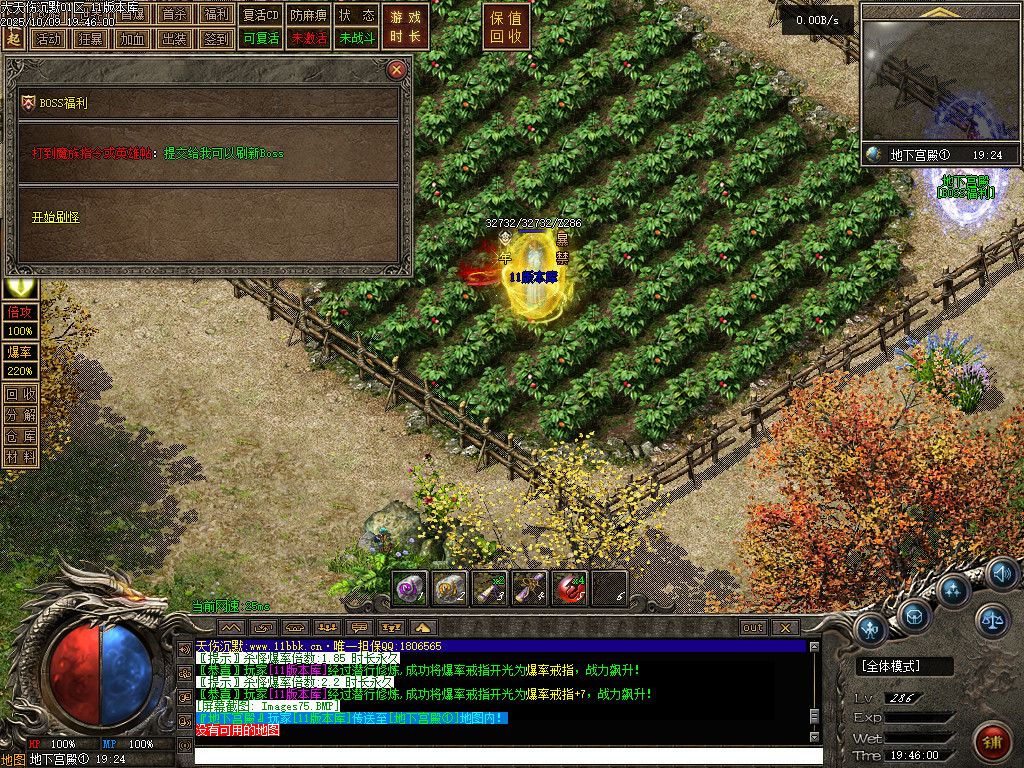Viewport: 1024px width, 768px height.
Task: Activate the 狂暴 berserk button
Action: click(89, 39)
